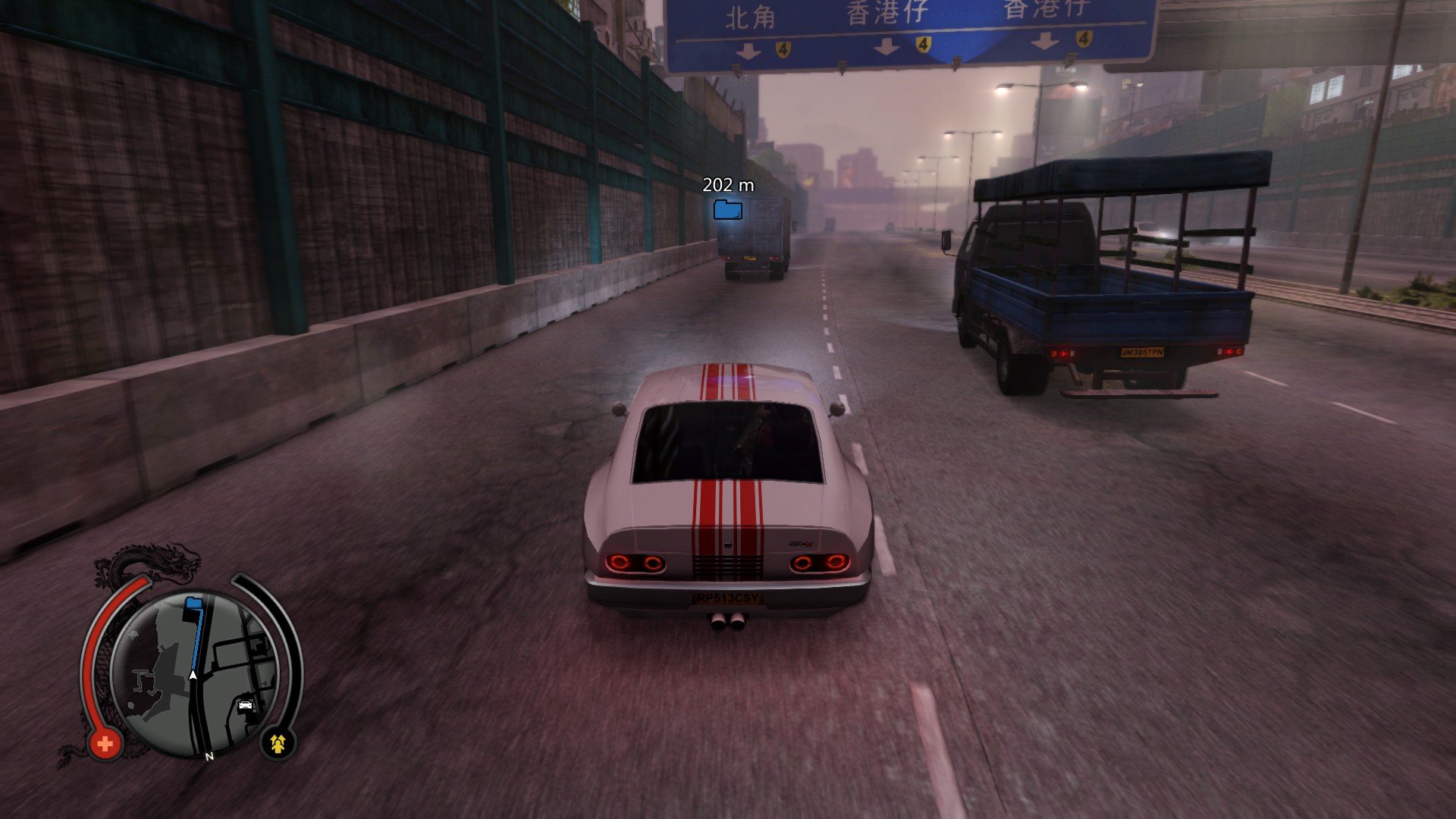Click the route 4 badge on the rightmost sign
The image size is (1456, 819).
click(x=1084, y=39)
